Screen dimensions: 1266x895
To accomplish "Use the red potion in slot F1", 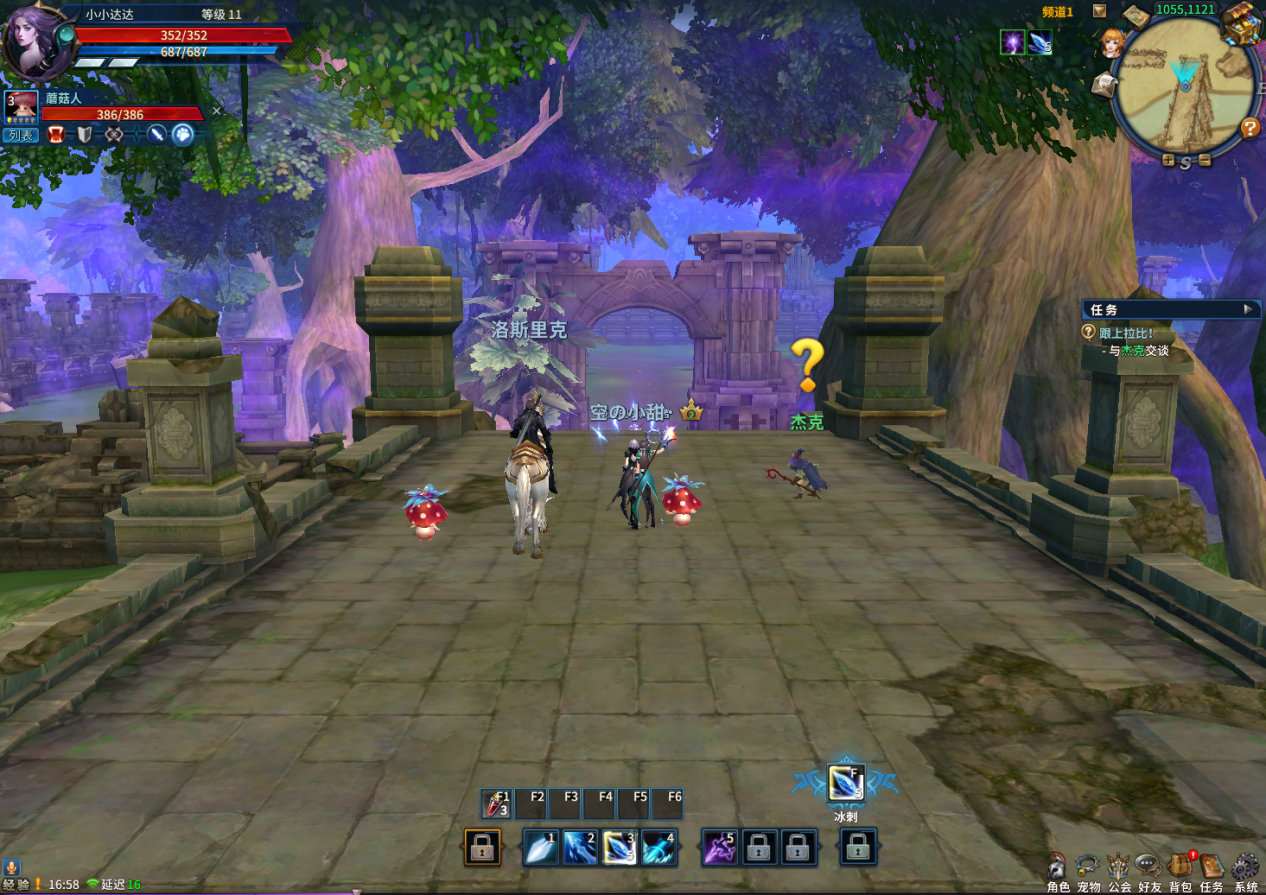I will pos(496,803).
